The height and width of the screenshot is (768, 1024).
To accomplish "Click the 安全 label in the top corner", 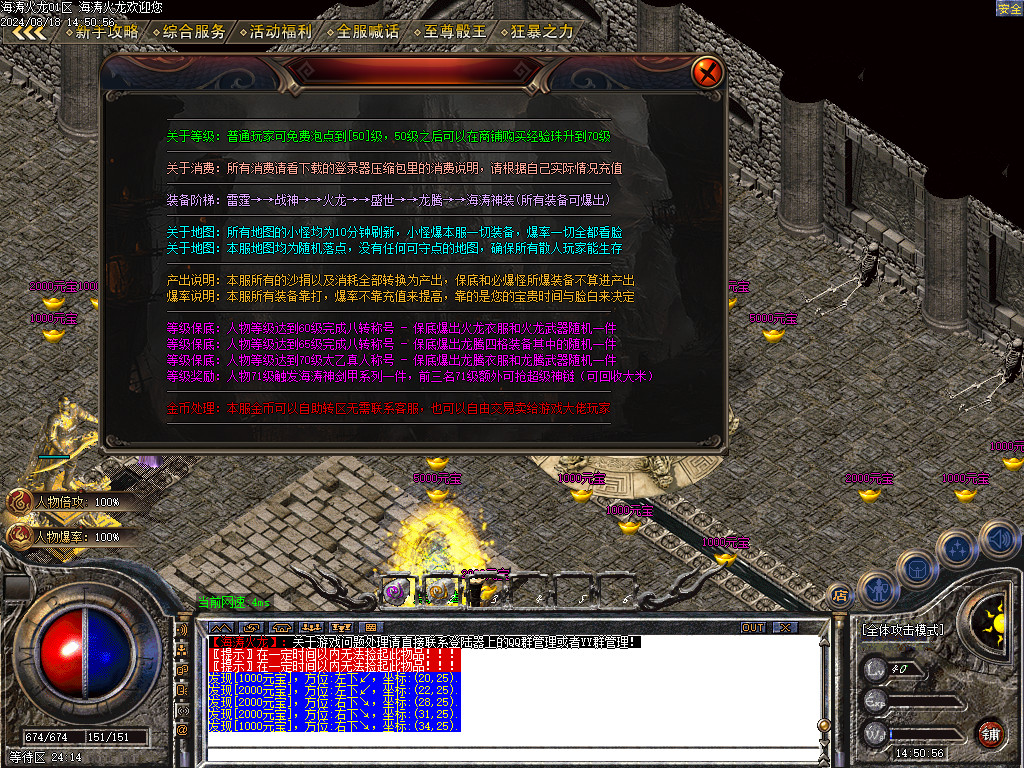I will (x=1009, y=8).
